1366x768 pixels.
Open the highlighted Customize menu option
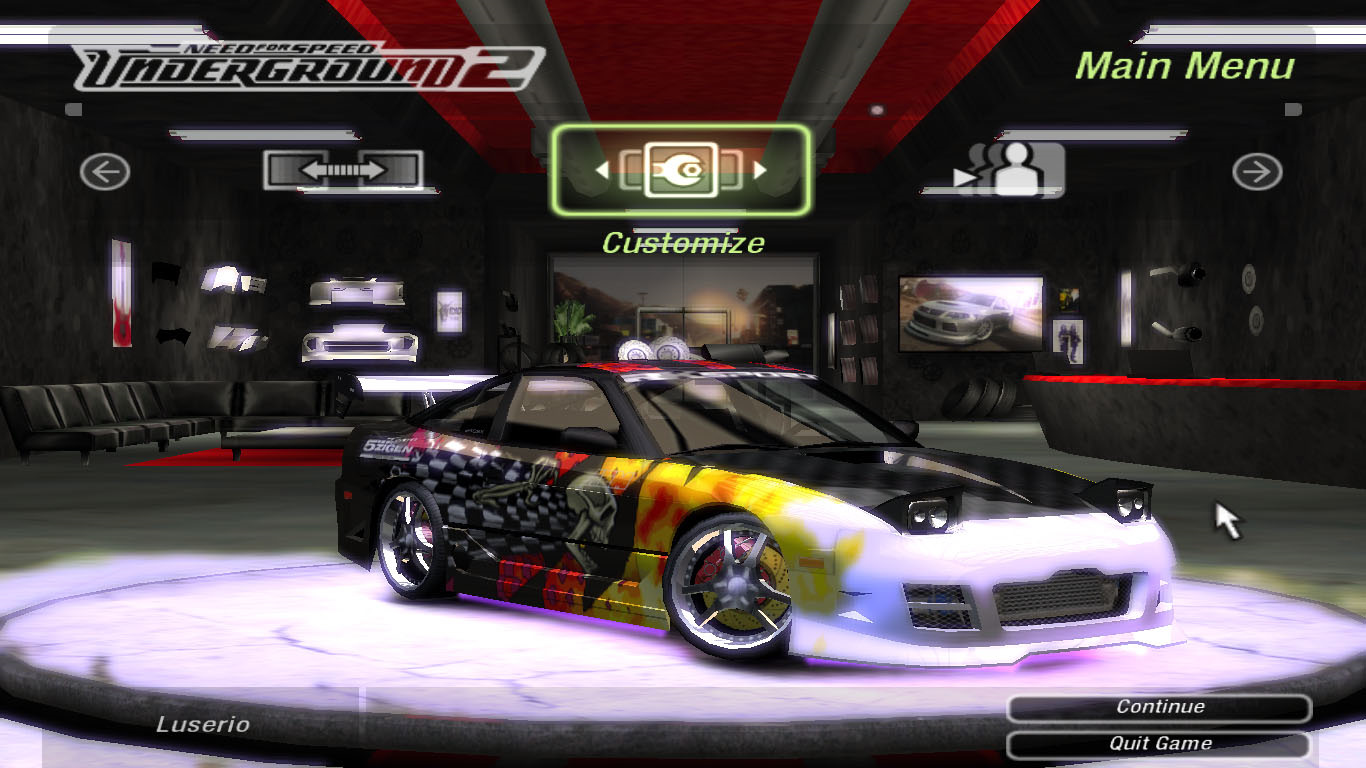click(680, 170)
